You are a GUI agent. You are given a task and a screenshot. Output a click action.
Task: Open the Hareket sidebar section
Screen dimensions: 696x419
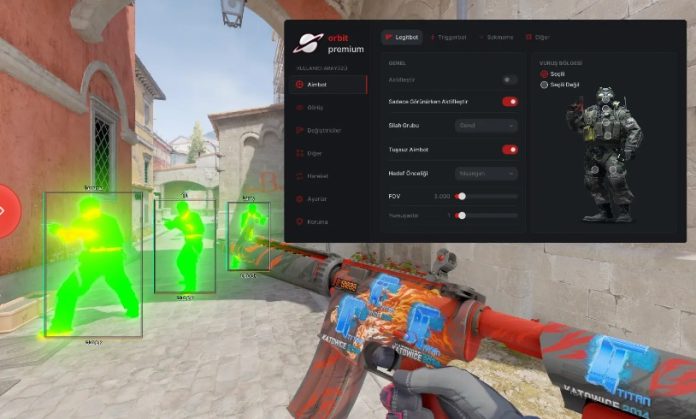click(316, 176)
